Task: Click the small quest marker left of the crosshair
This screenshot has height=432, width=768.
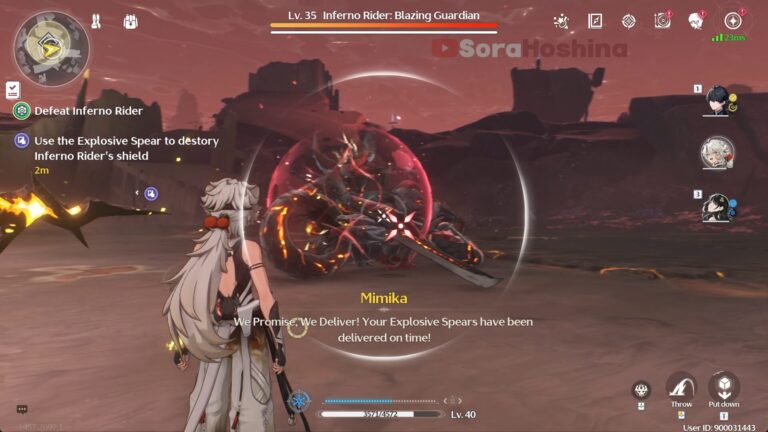Action: (x=151, y=193)
